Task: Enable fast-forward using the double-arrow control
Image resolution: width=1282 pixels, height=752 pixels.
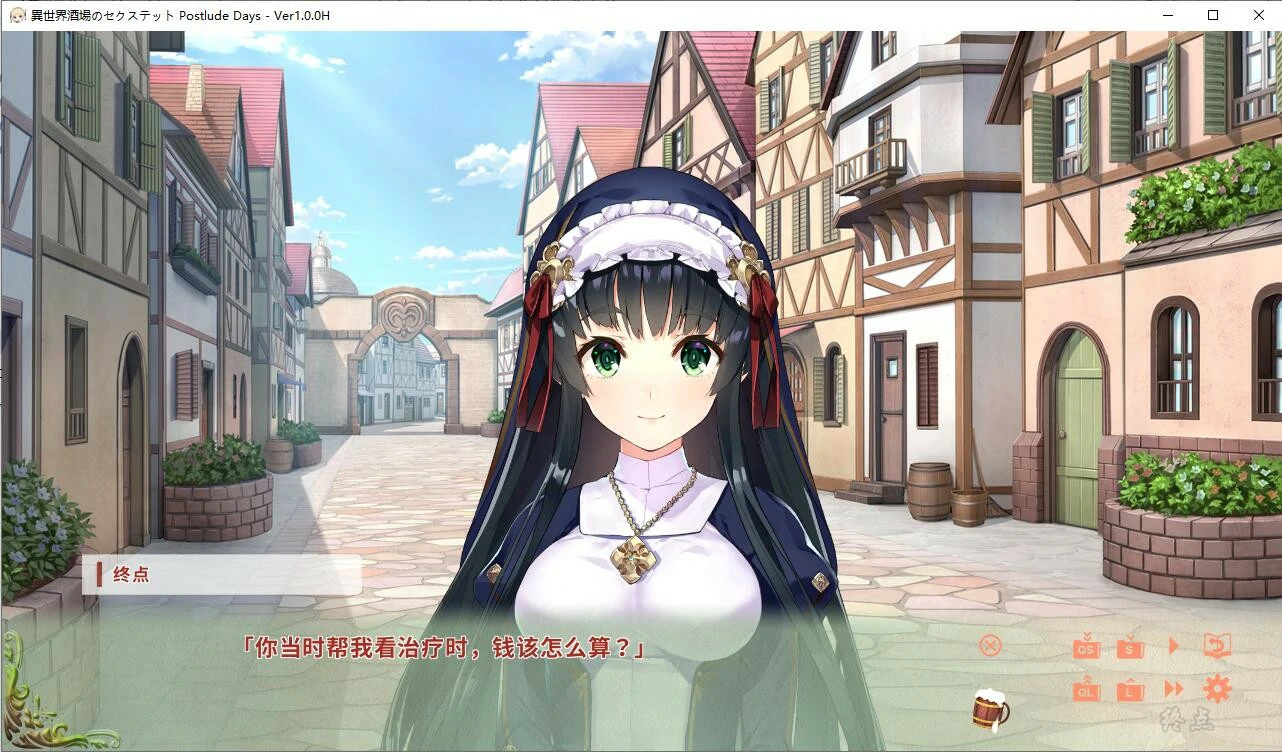Action: [x=1173, y=689]
